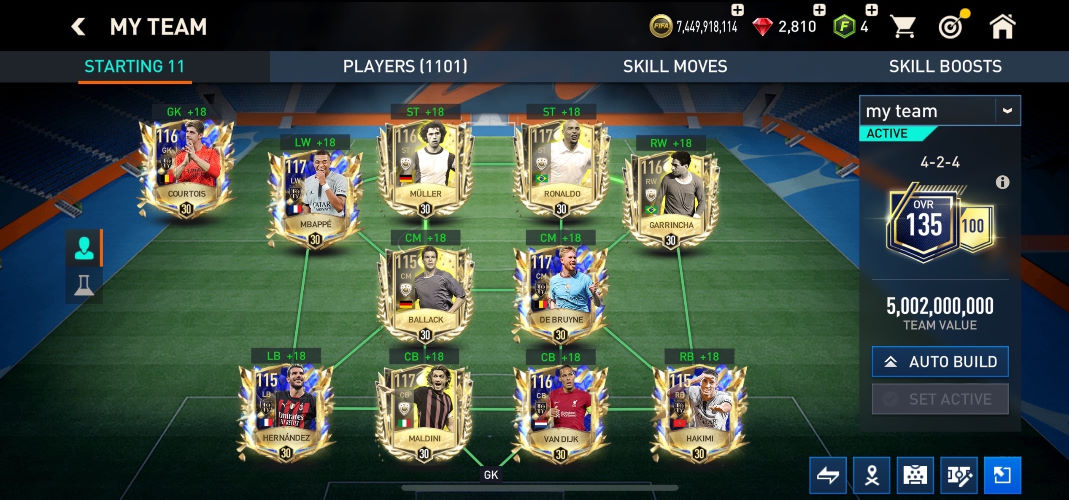Show the Skill Boosts tab
The width and height of the screenshot is (1069, 500).
pos(944,67)
